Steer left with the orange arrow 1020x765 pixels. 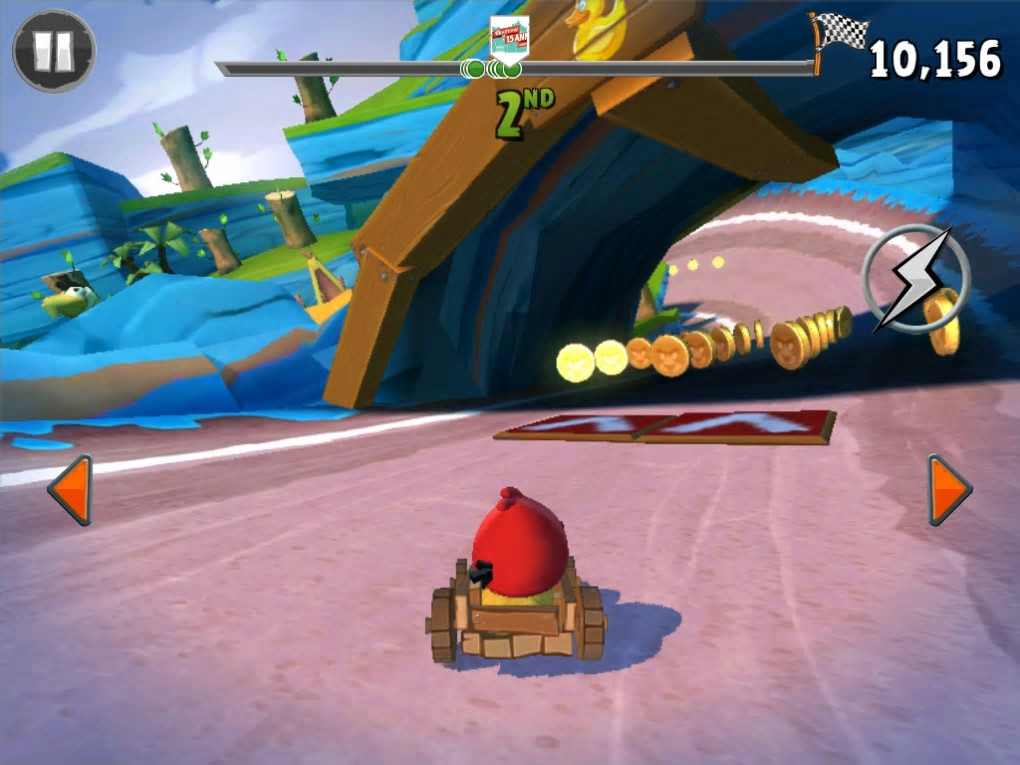click(x=71, y=489)
